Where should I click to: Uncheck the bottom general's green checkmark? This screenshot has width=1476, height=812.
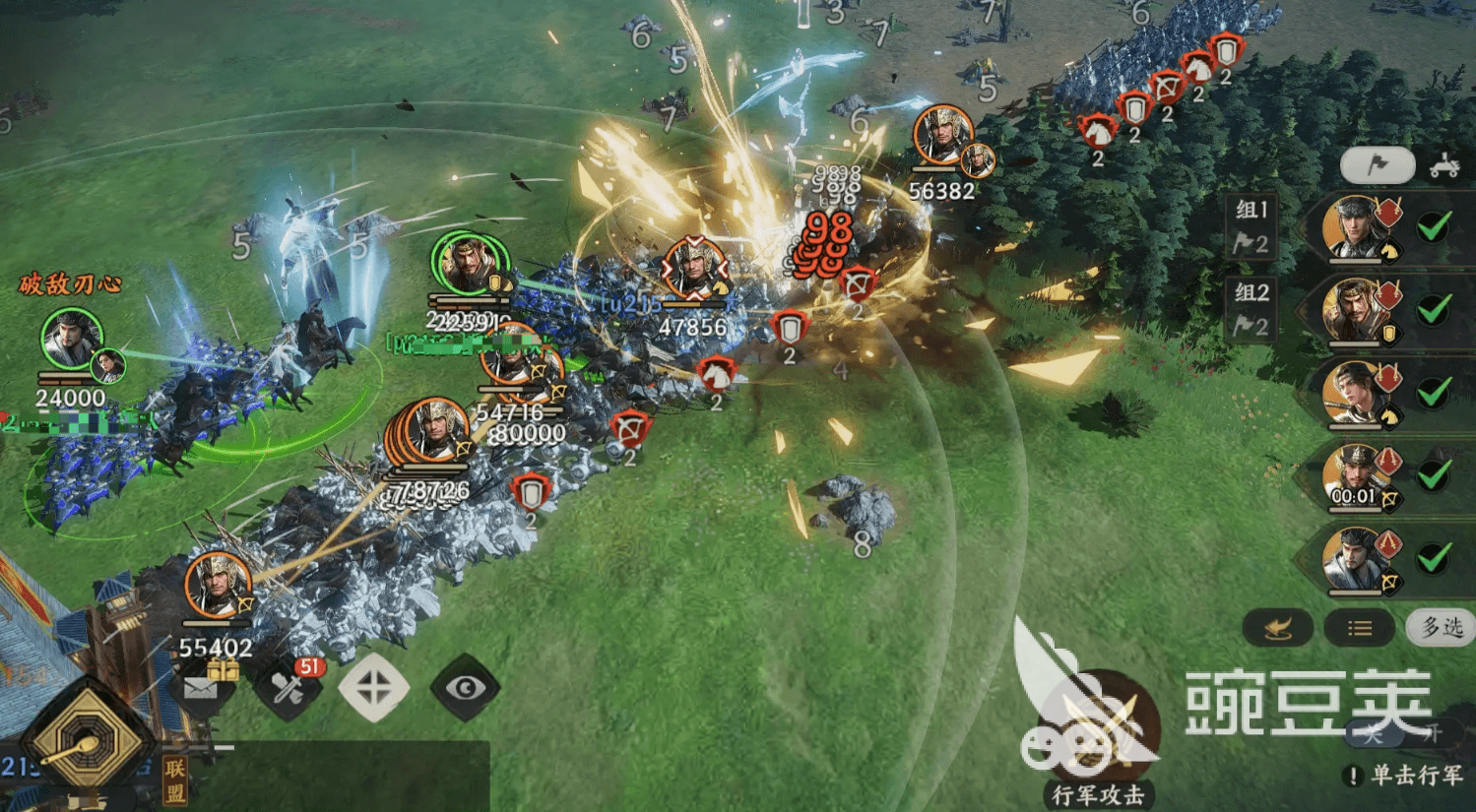[1434, 559]
